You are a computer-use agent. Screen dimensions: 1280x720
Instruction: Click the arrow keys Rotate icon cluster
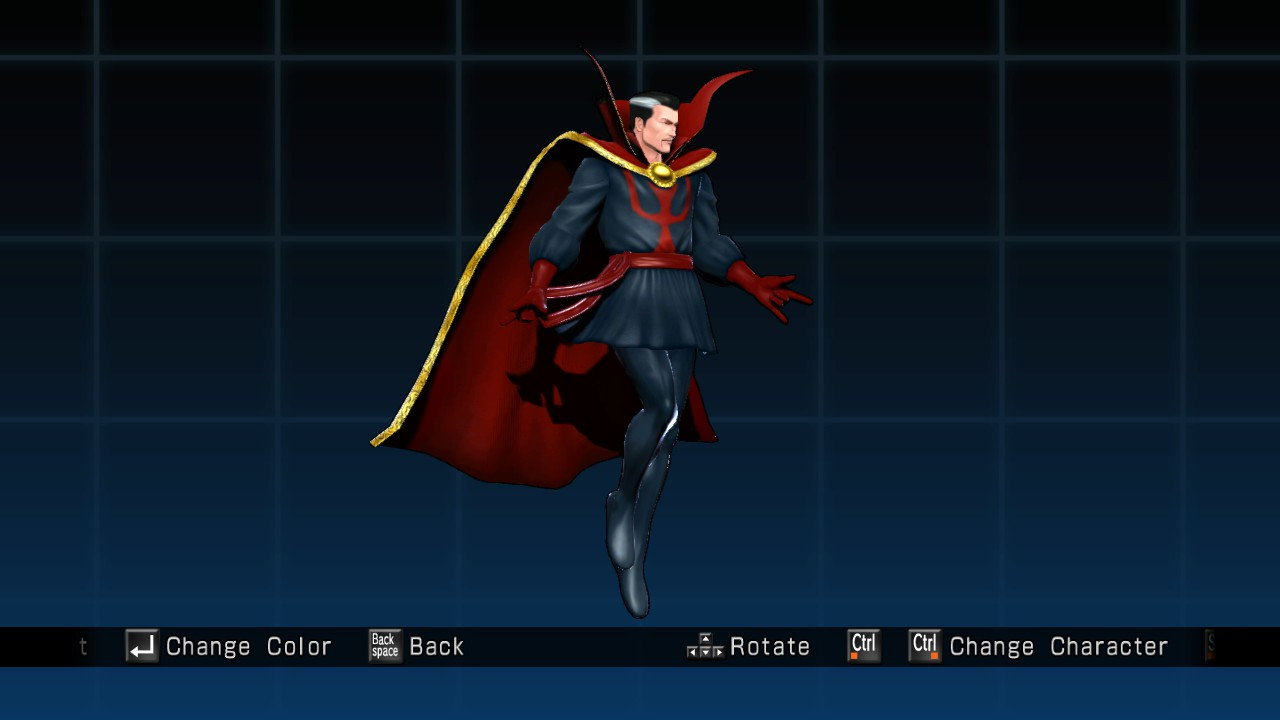[705, 647]
